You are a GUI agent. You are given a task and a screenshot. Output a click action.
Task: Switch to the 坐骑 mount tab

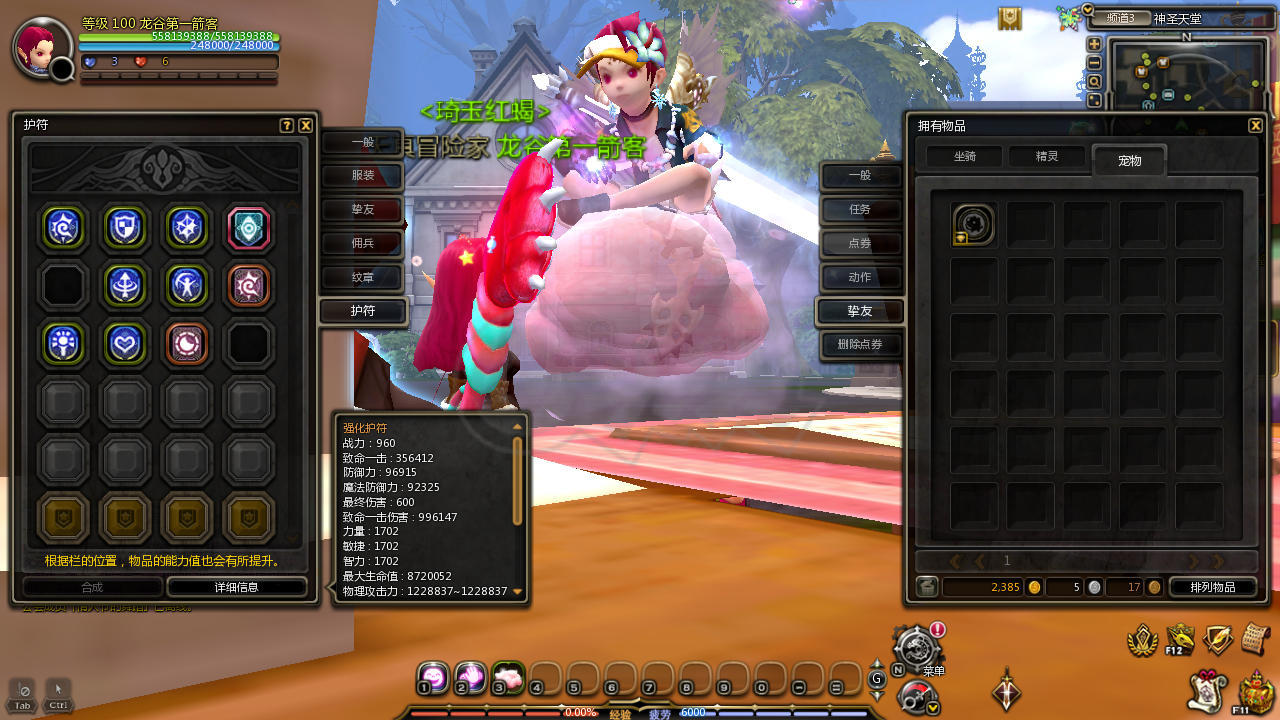[964, 157]
